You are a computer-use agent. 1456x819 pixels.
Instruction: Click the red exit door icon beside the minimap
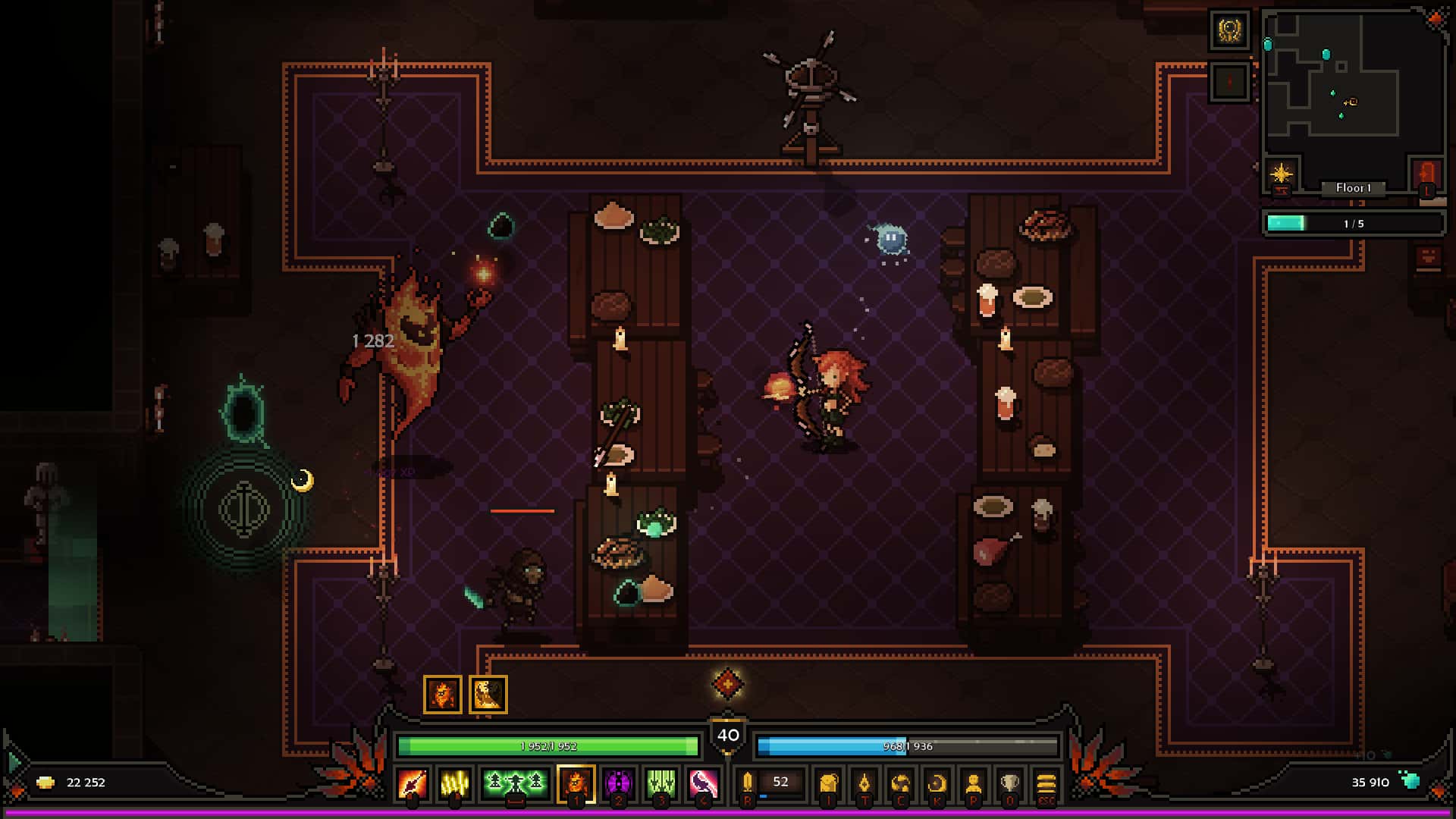(x=1426, y=174)
